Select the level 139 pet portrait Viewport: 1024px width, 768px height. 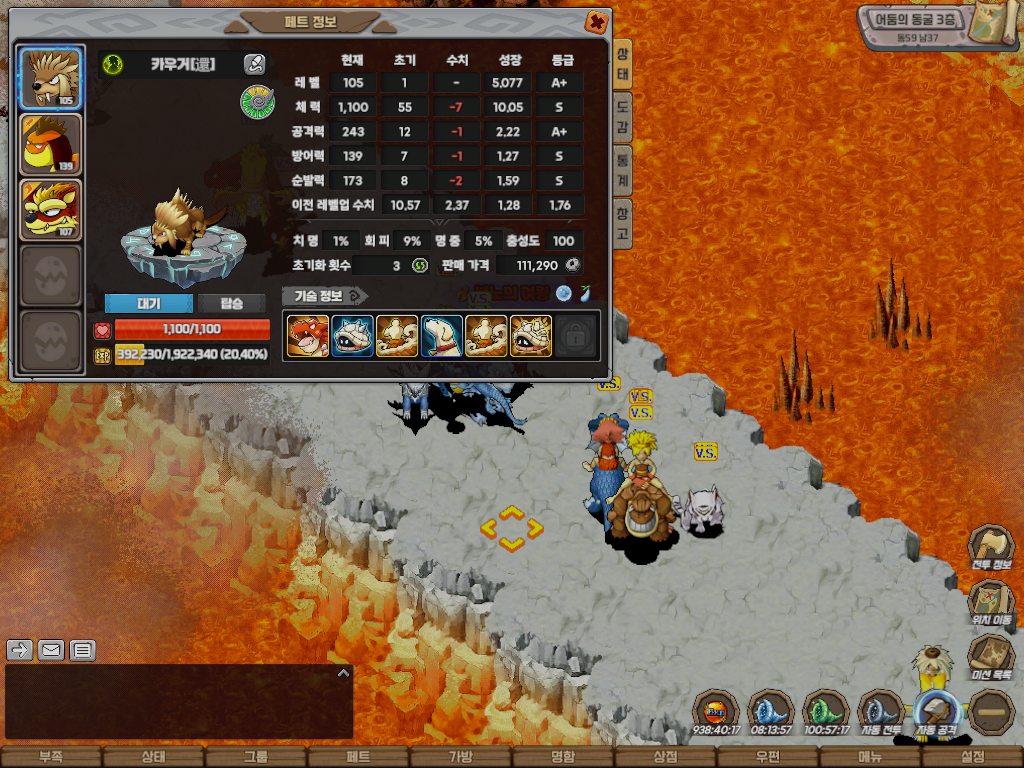51,144
